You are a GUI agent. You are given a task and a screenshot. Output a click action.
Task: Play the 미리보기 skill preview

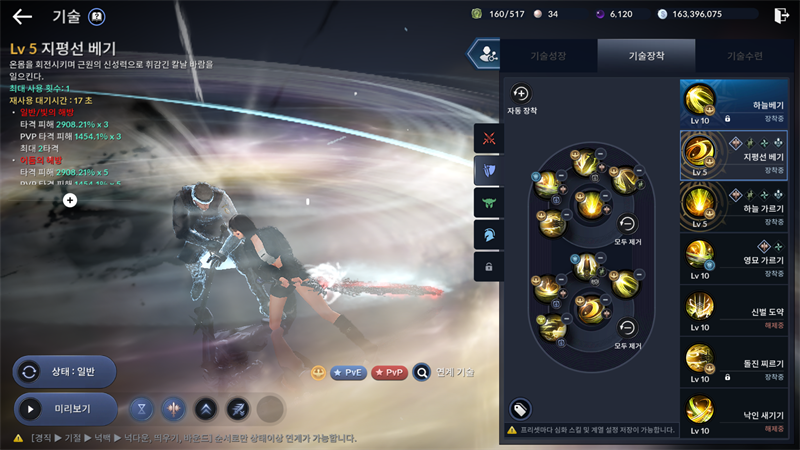click(65, 408)
